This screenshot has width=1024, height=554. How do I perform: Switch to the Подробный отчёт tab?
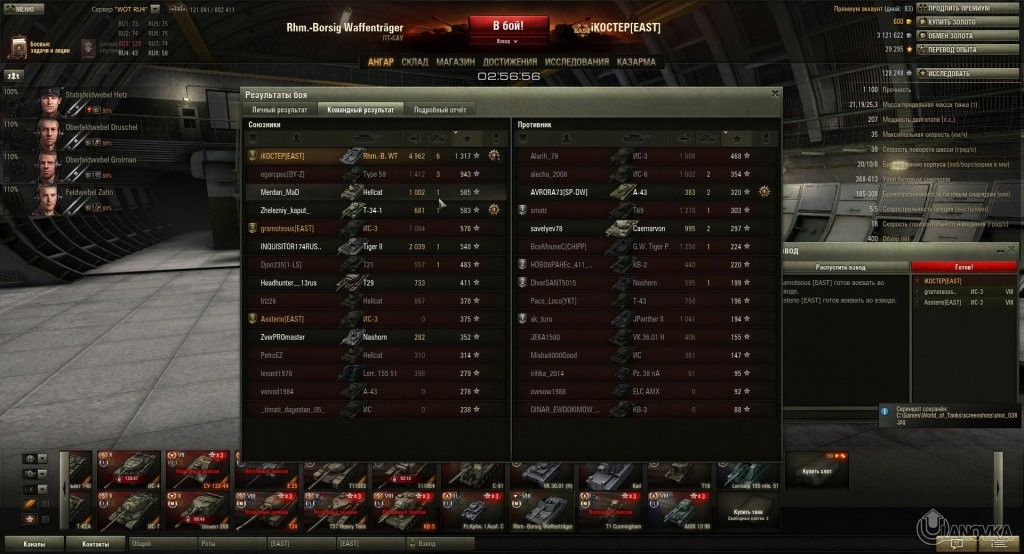pyautogui.click(x=441, y=109)
